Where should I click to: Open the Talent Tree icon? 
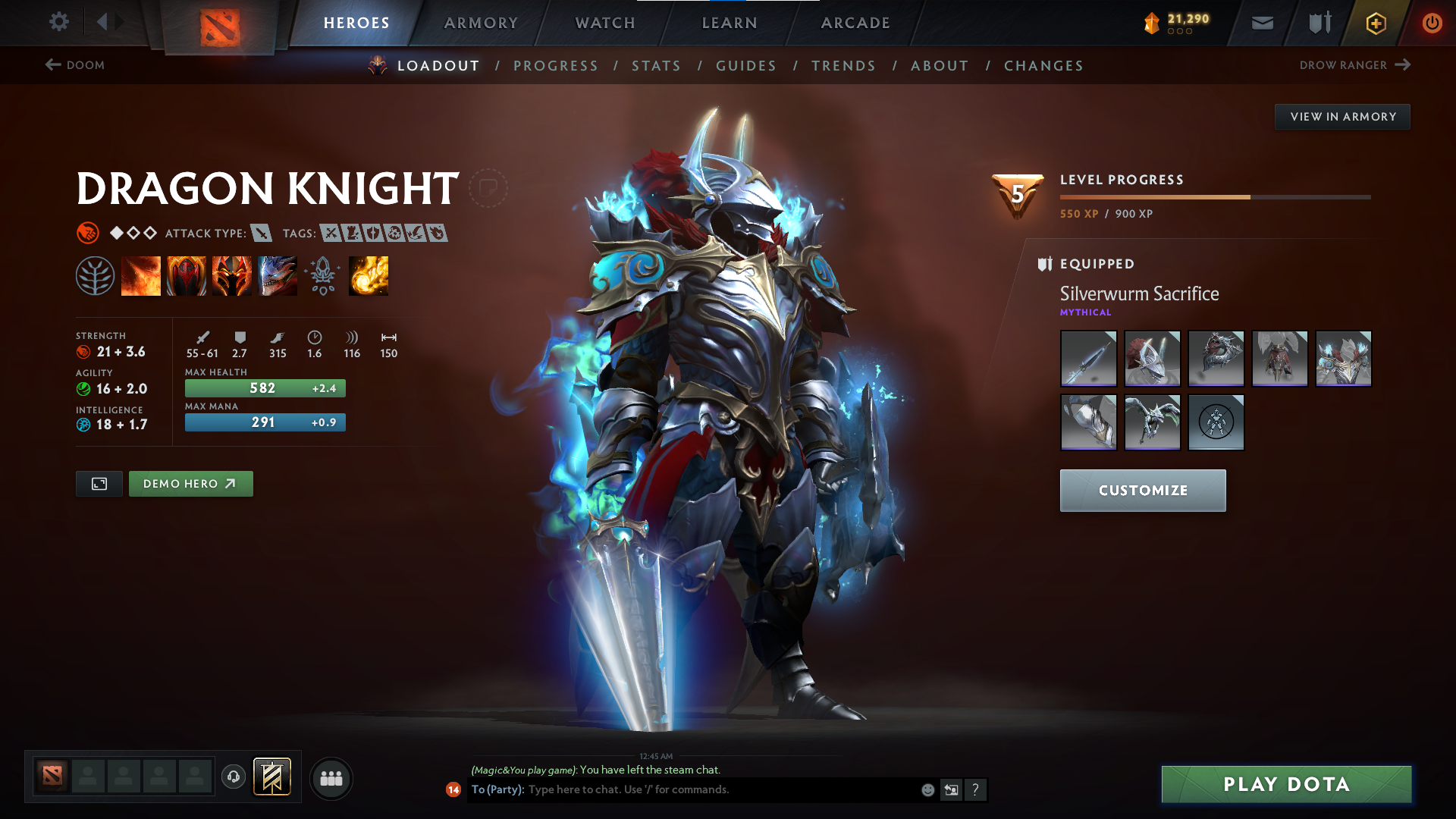click(96, 275)
